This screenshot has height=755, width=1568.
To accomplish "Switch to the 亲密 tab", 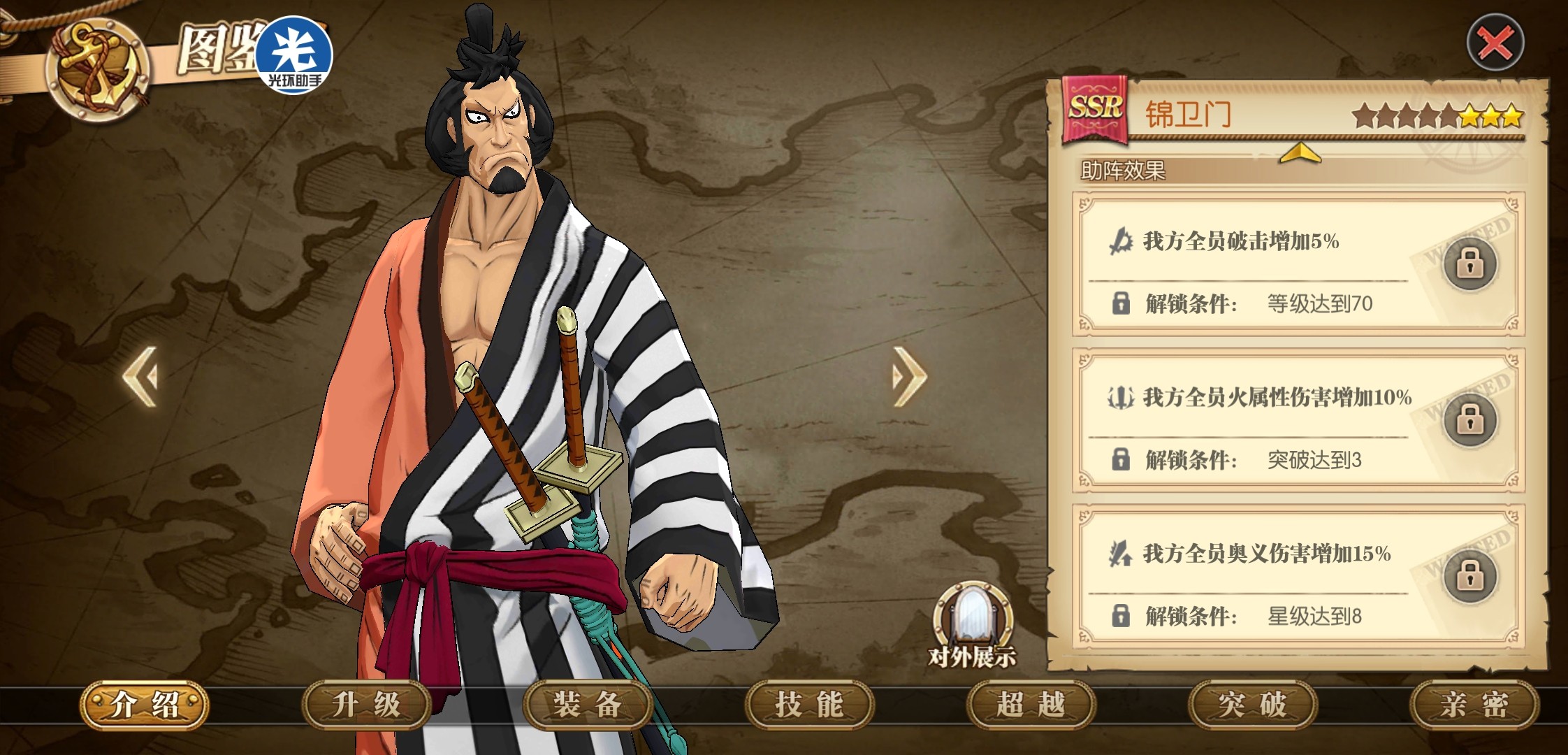I will click(x=1474, y=704).
